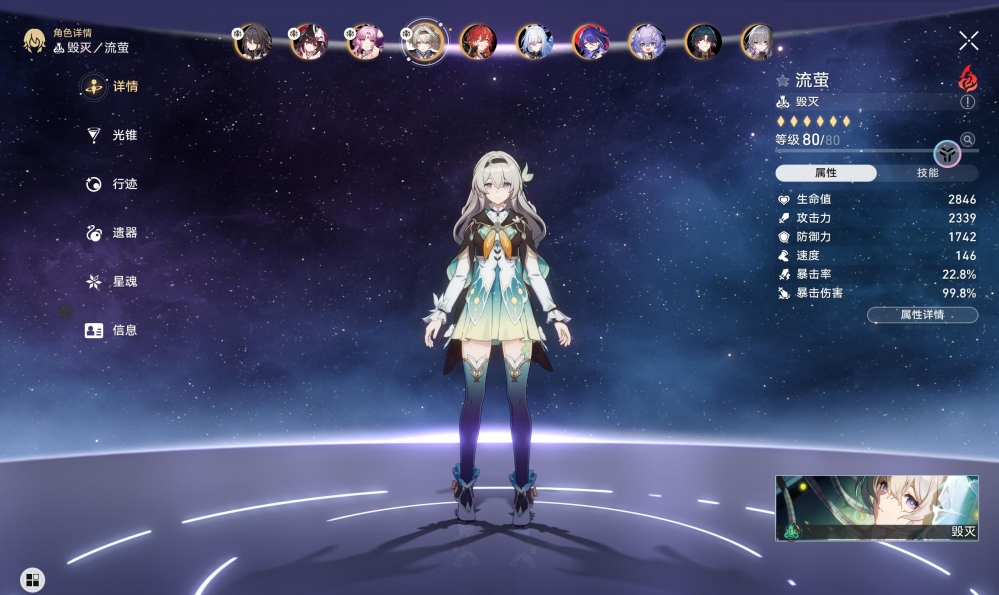Select the 行迹 traces menu entry
999x595 pixels.
111,184
